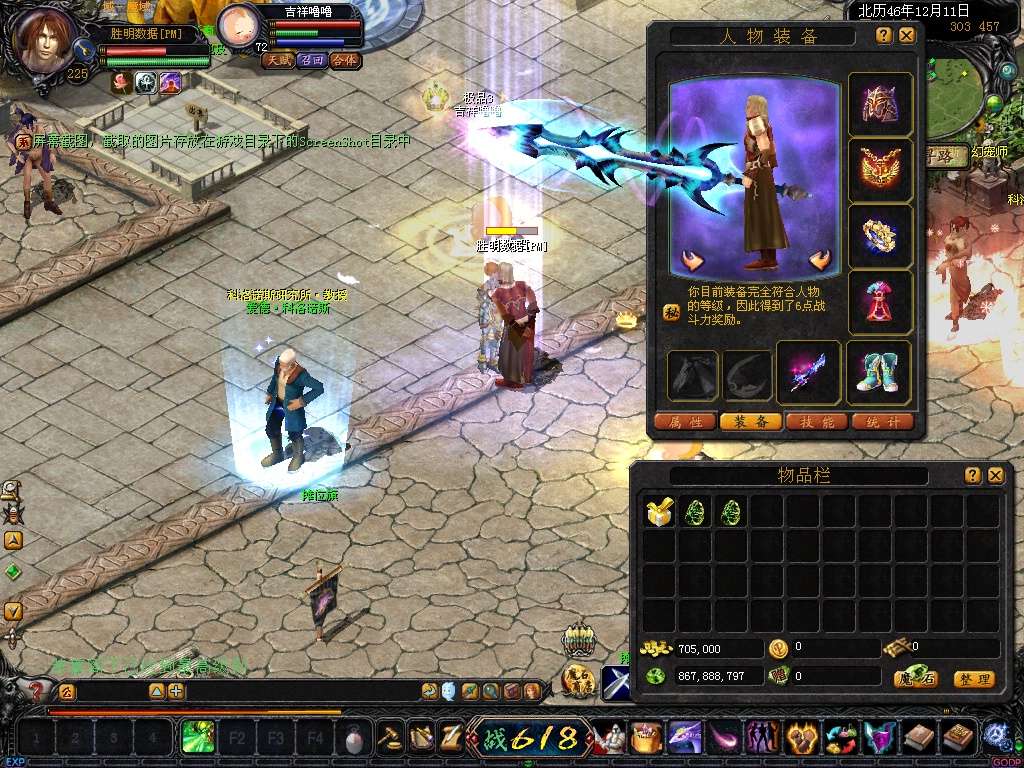Click the player character portrait
The height and width of the screenshot is (768, 1024).
(44, 40)
